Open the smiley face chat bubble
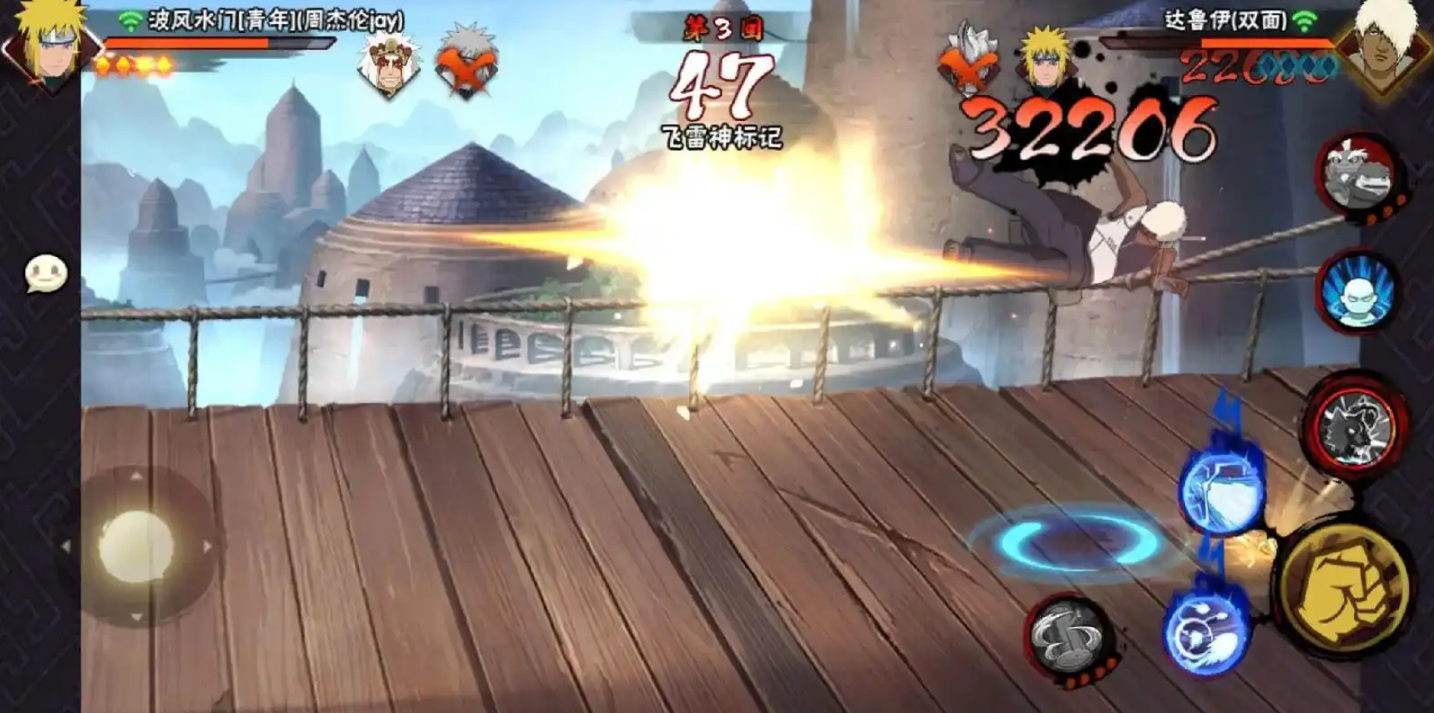Viewport: 1434px width, 713px height. [x=46, y=274]
